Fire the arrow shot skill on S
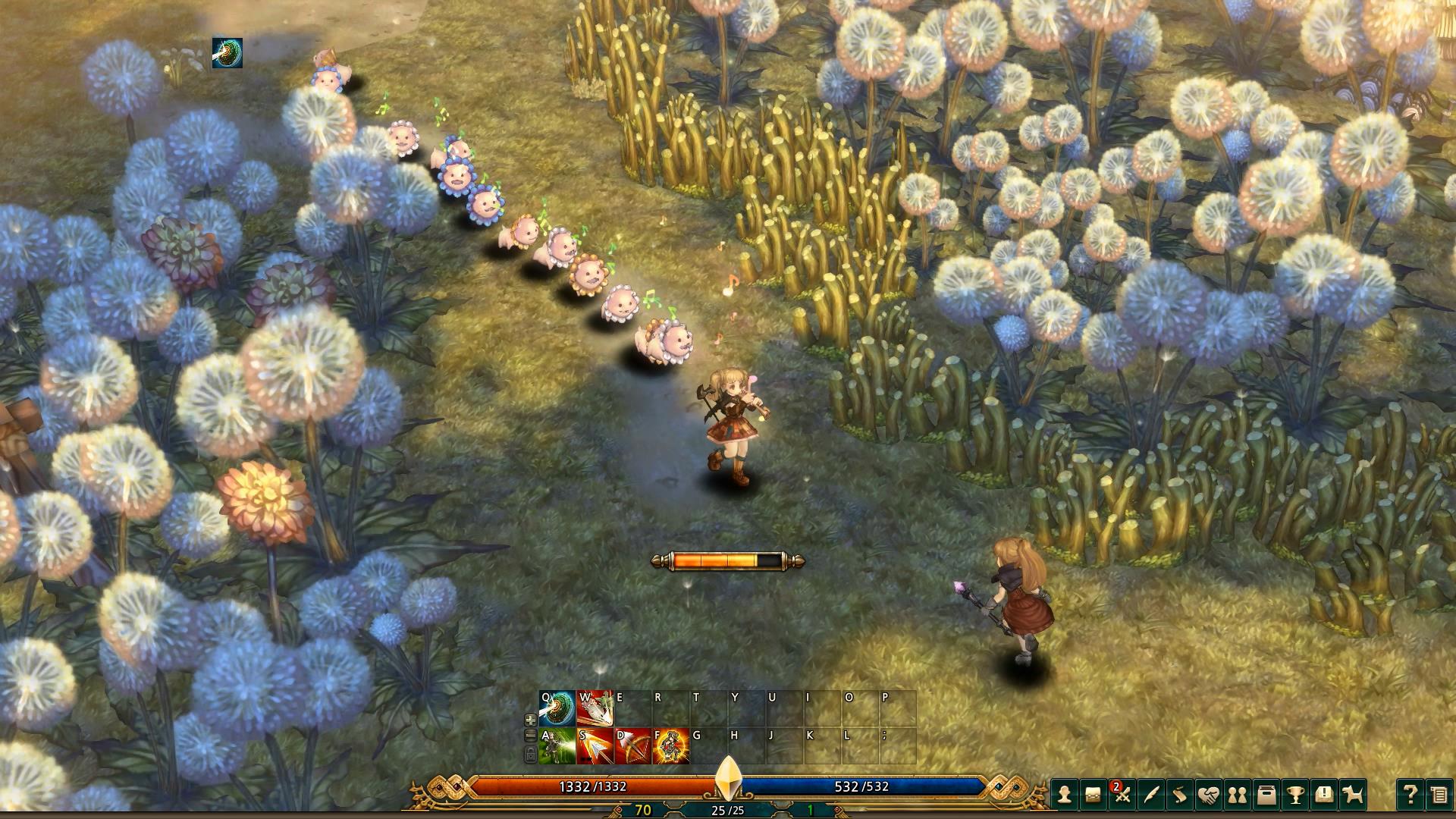This screenshot has height=819, width=1456. [595, 746]
